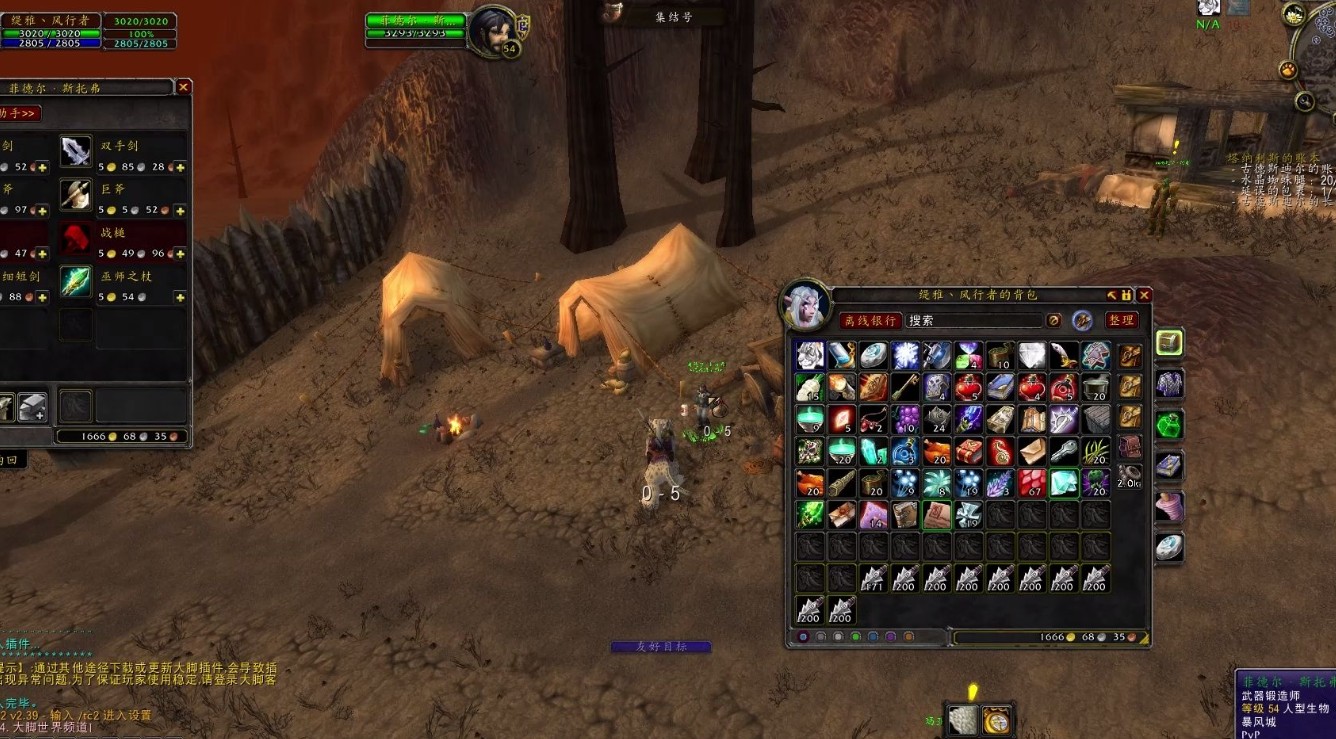
Task: Close the merchant window
Action: [183, 88]
